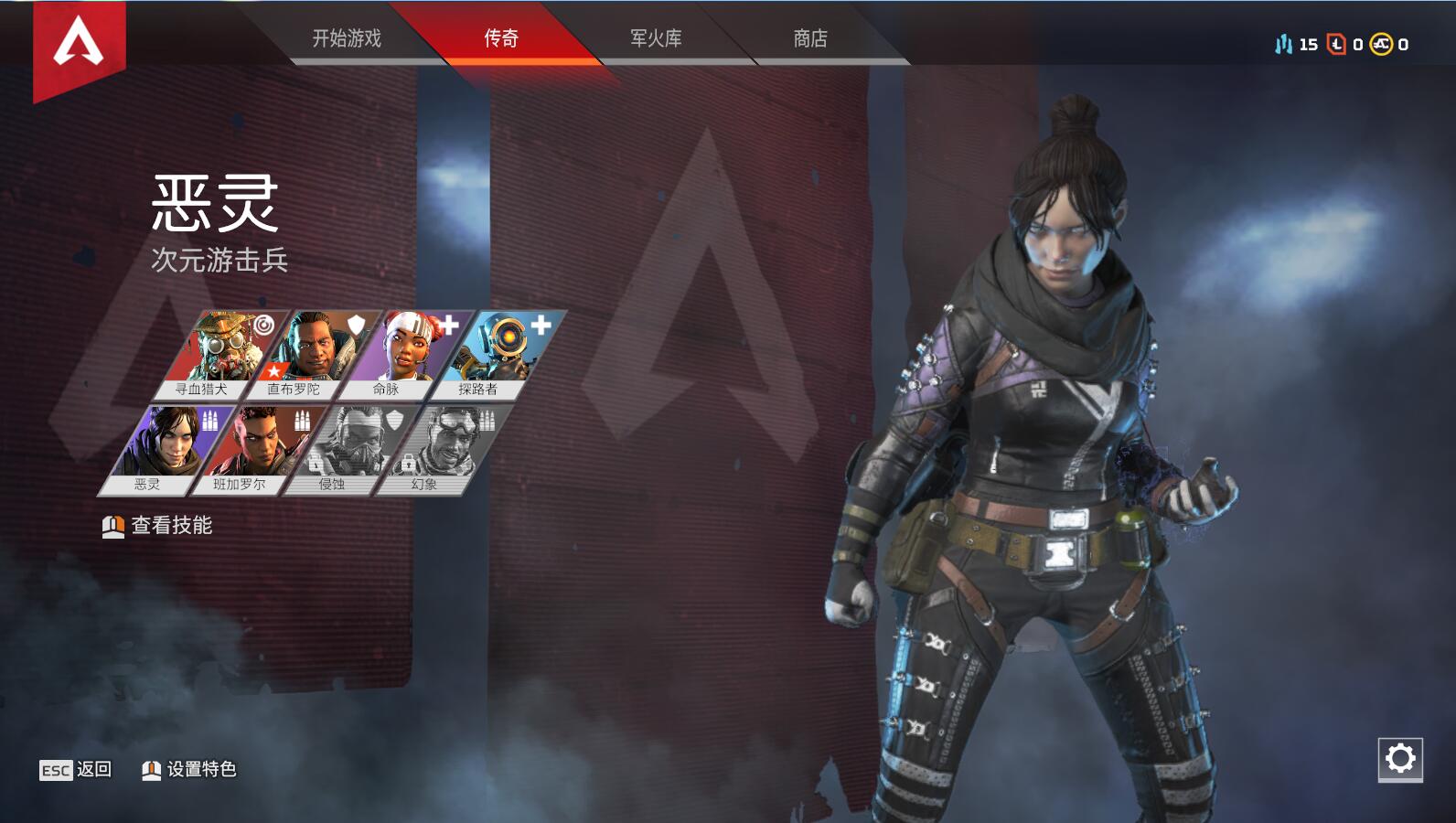
Task: Open the settings gear in bottom-right corner
Action: point(1402,757)
